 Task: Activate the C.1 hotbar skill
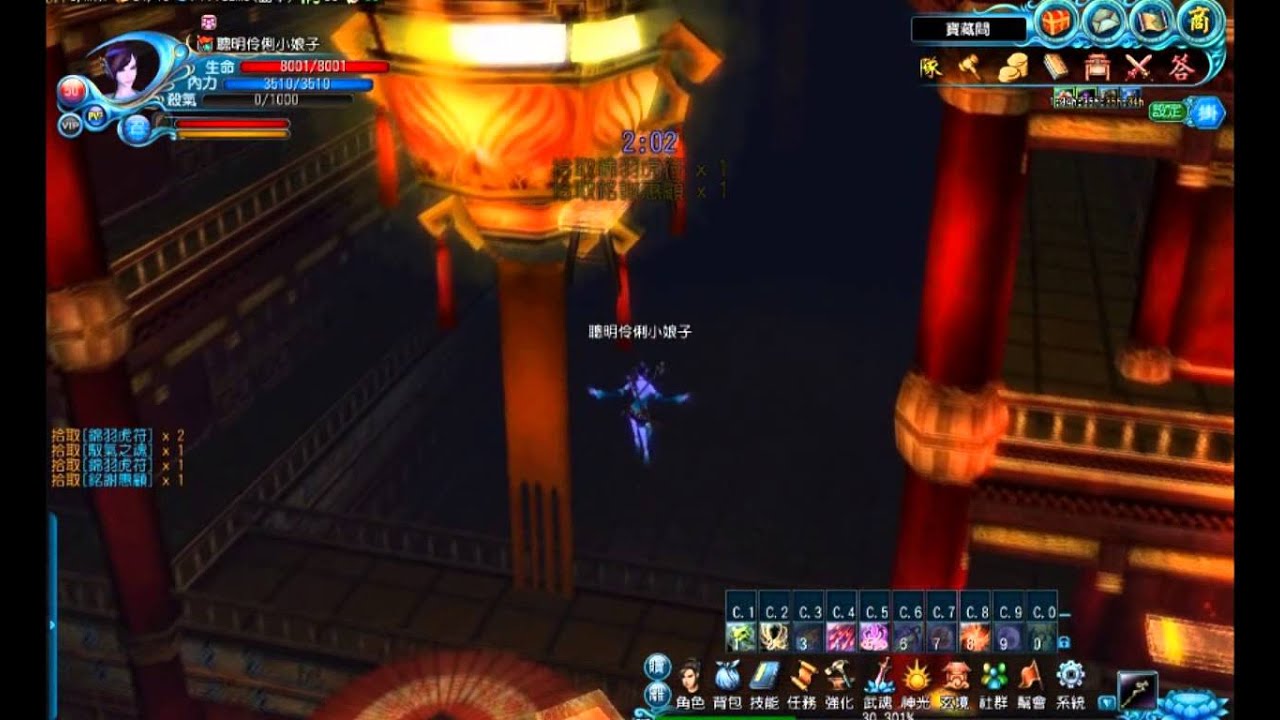click(x=742, y=634)
